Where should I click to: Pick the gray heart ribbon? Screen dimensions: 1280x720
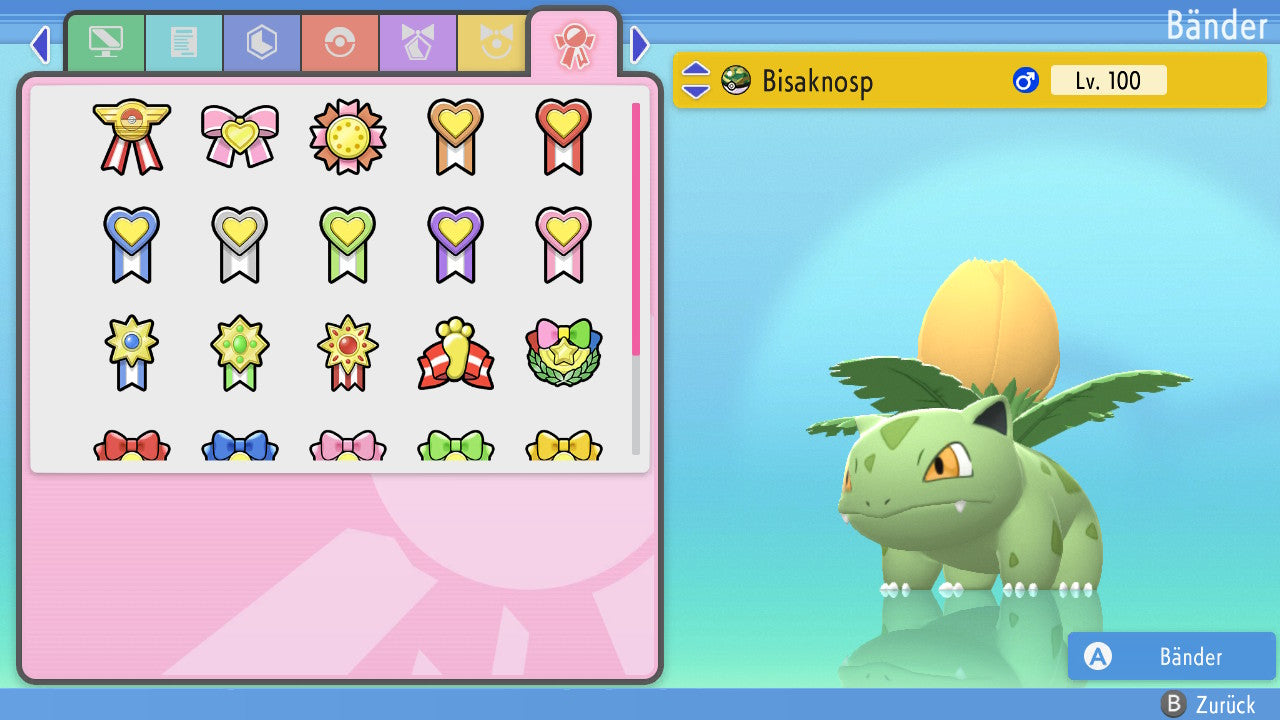pyautogui.click(x=240, y=244)
